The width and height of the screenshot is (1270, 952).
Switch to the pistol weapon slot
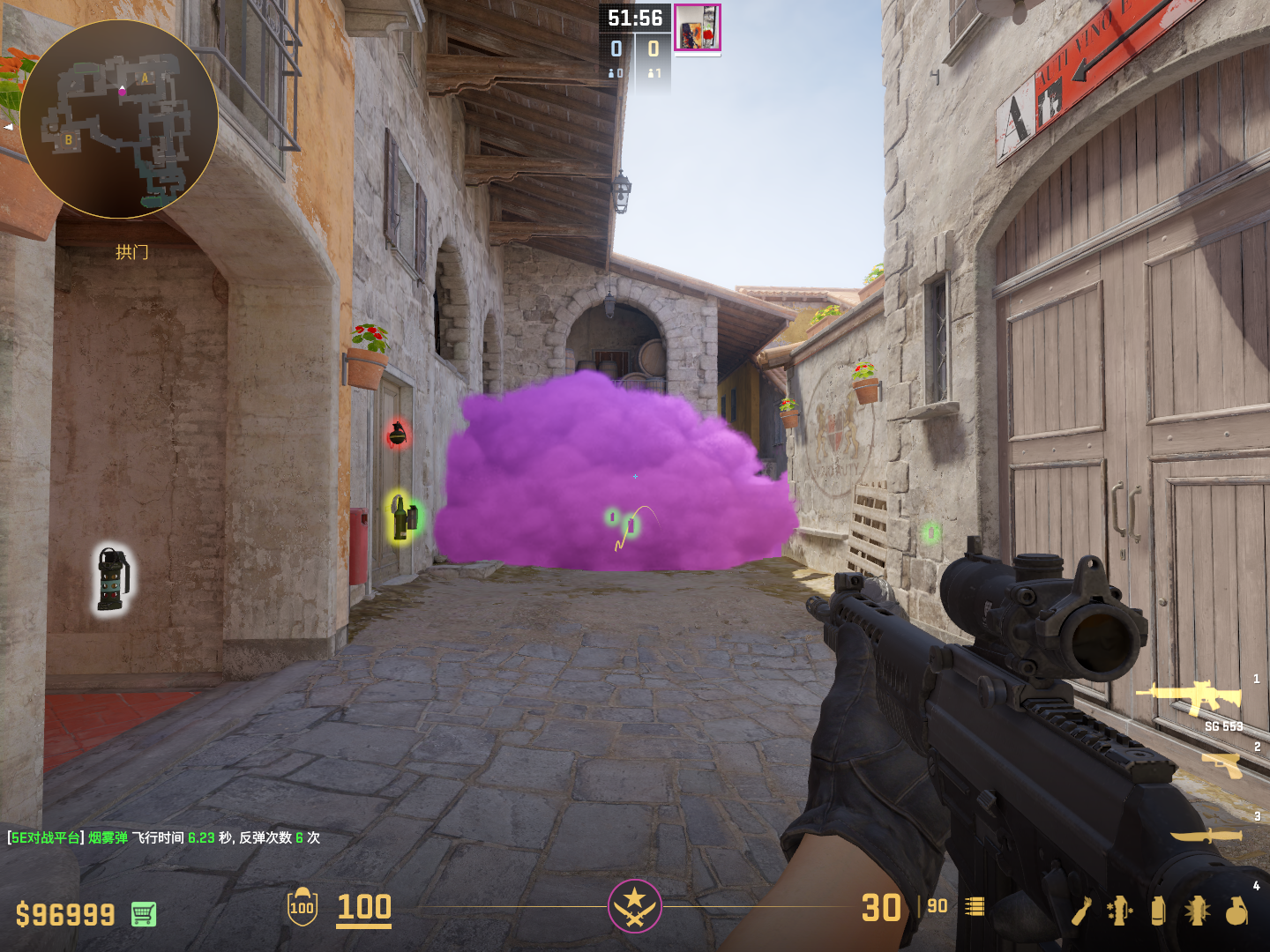(1222, 764)
